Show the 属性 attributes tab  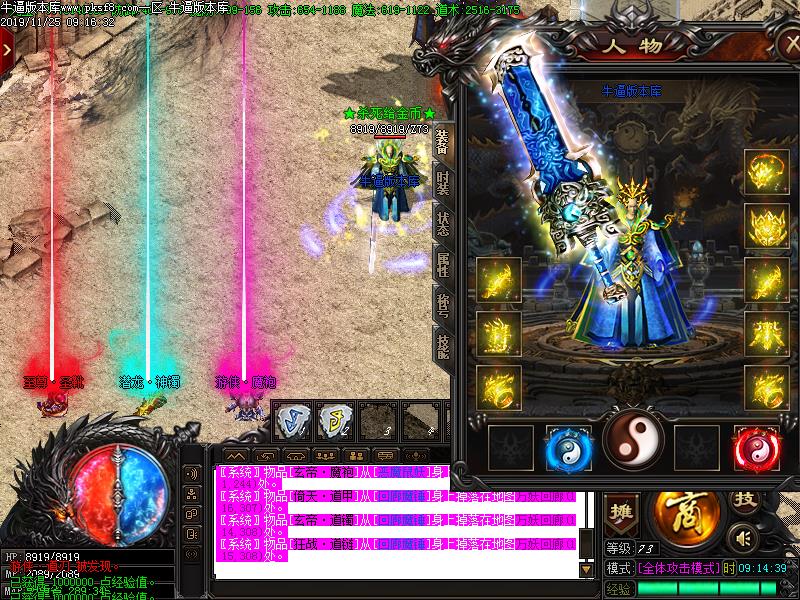point(443,264)
